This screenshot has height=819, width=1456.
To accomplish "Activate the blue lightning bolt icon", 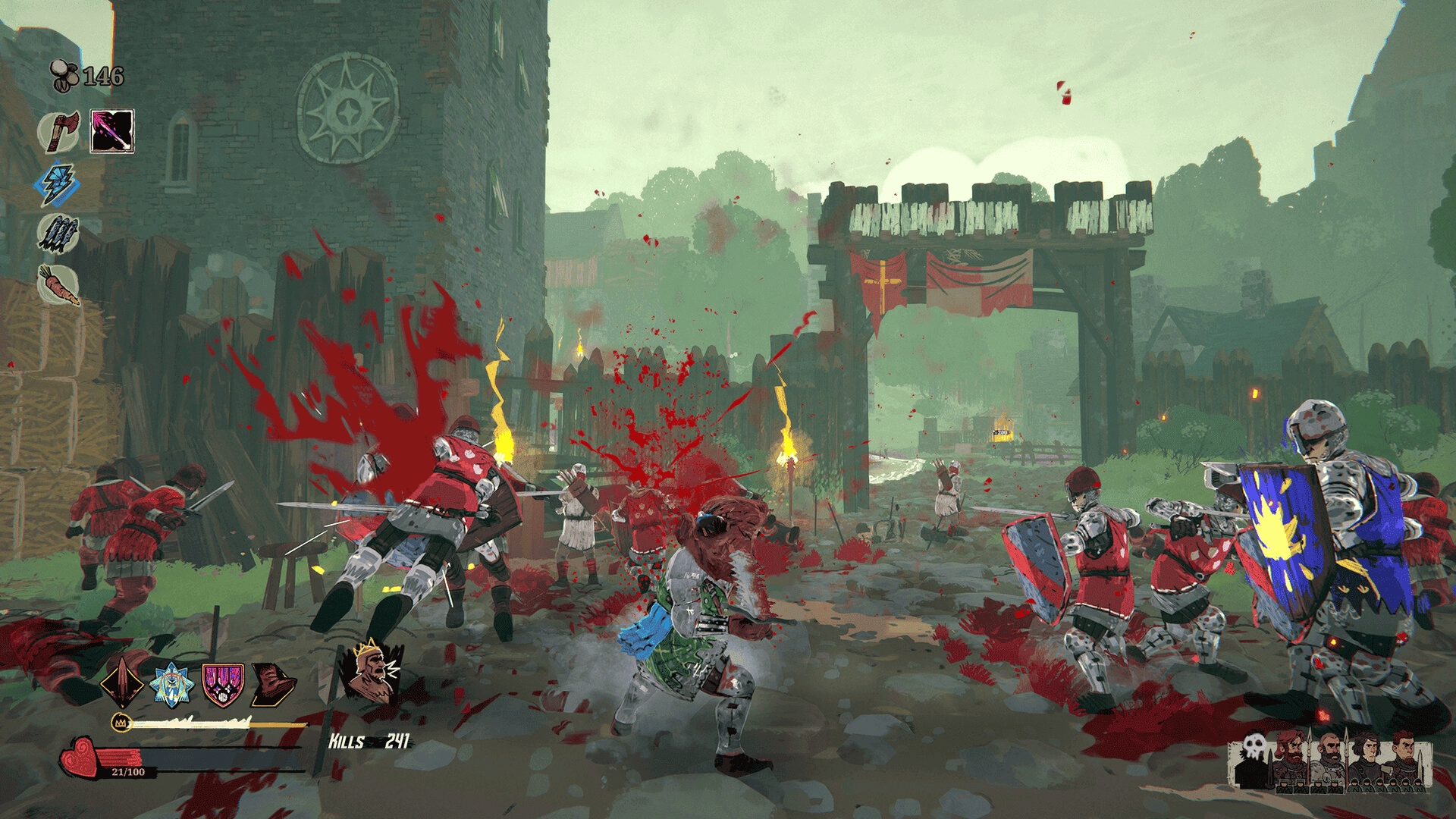I will tap(58, 184).
